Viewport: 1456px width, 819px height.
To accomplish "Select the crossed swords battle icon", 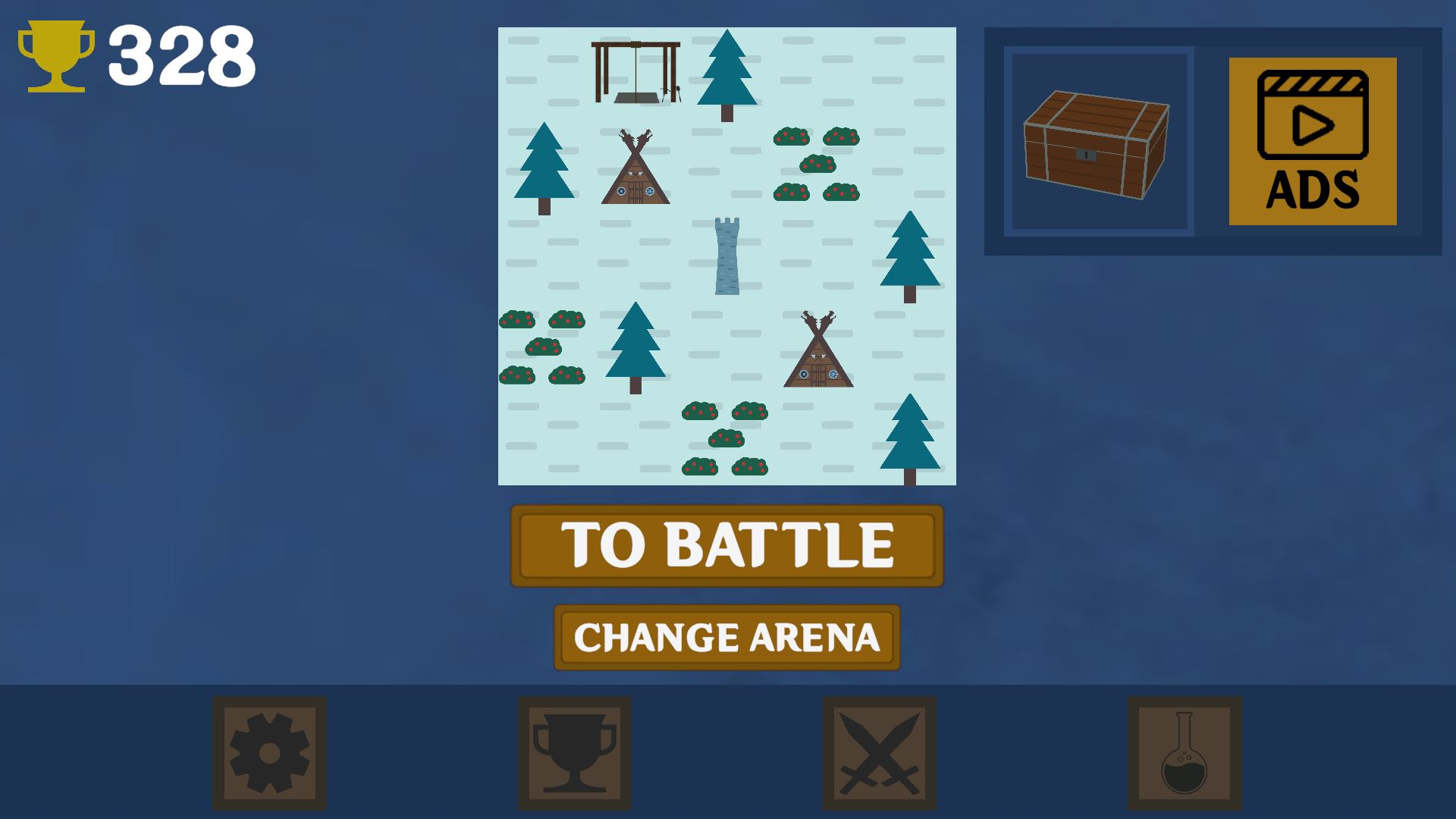I will 879,751.
